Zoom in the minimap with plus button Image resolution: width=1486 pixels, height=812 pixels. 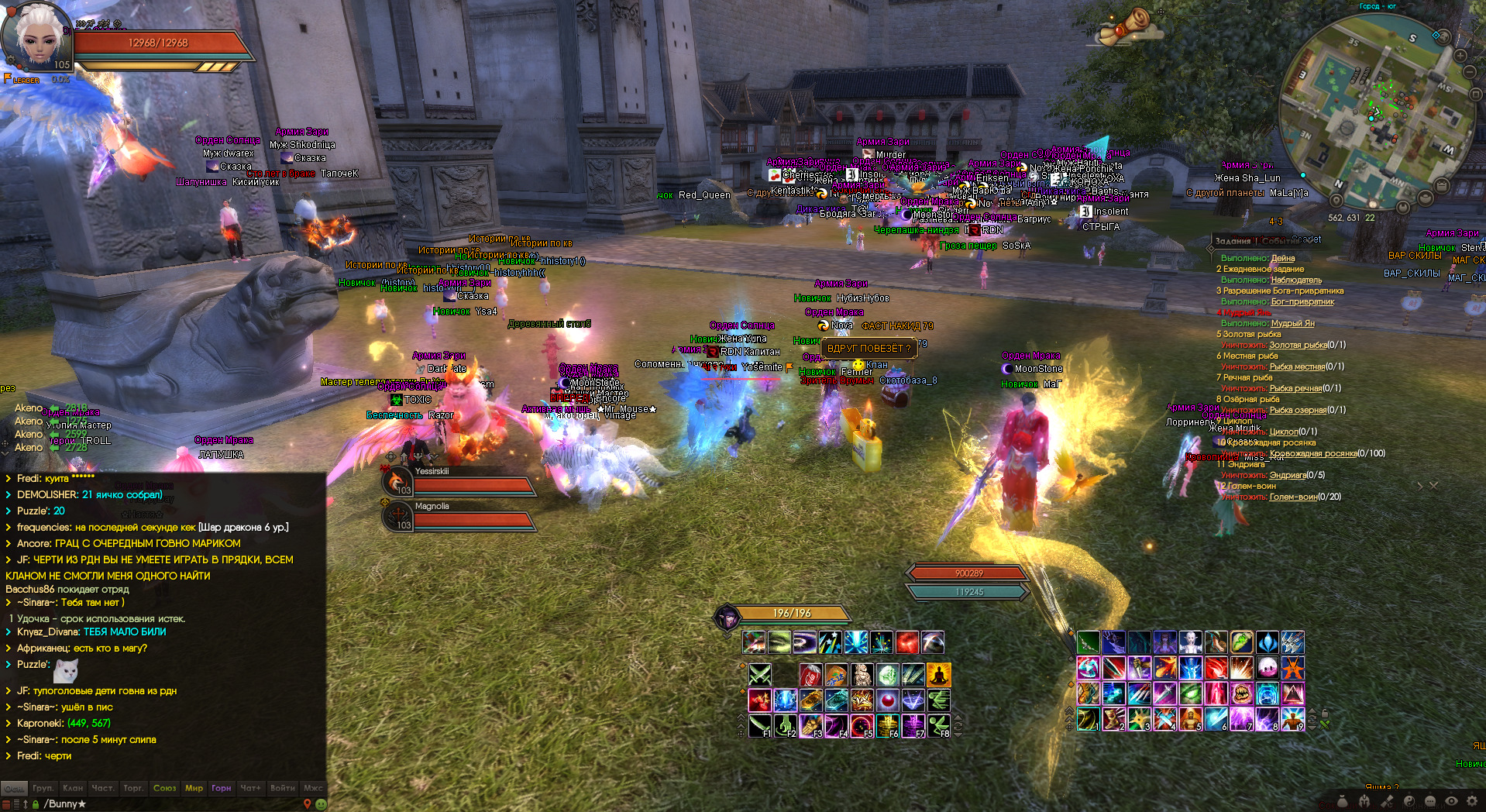pyautogui.click(x=1460, y=56)
